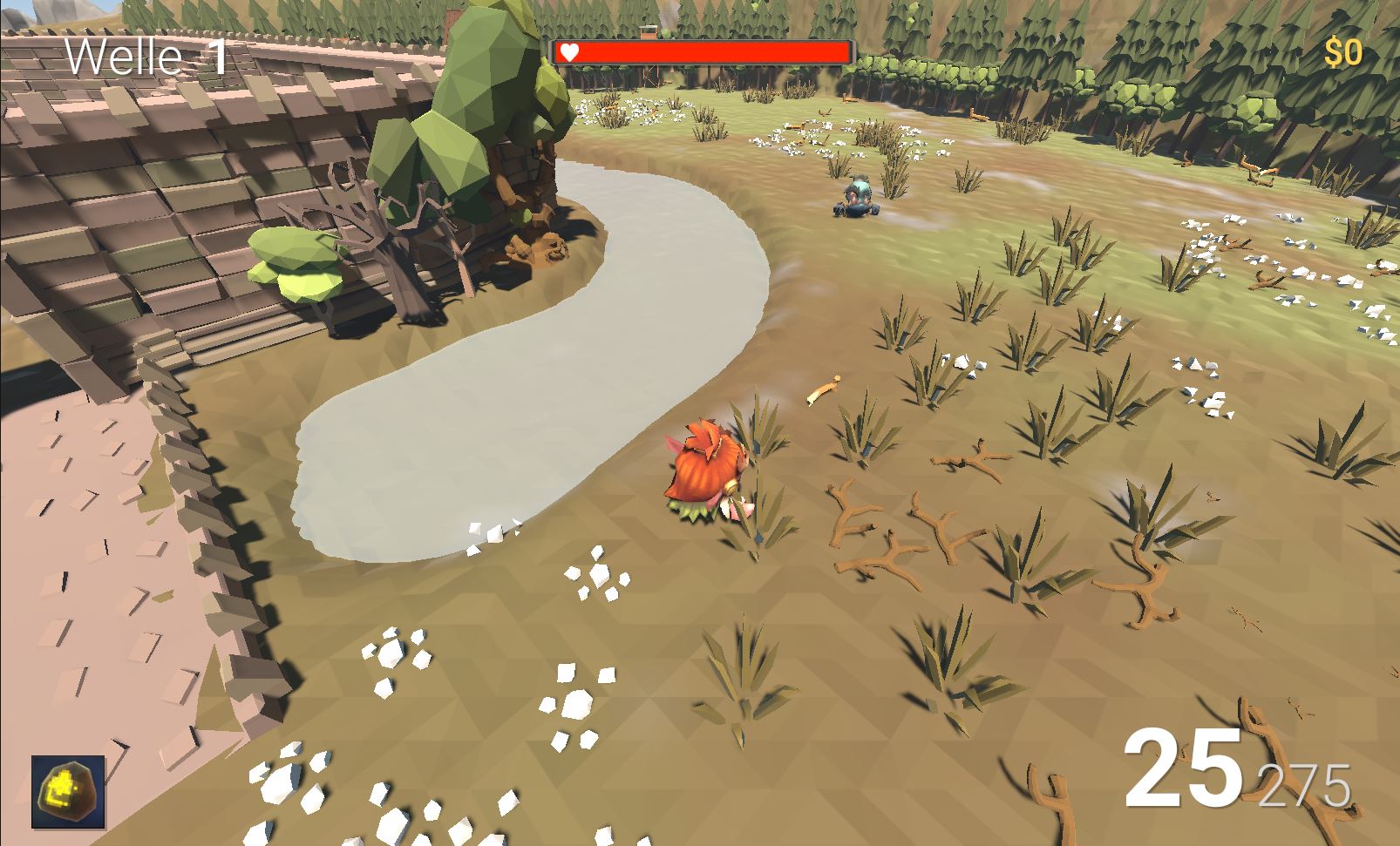The width and height of the screenshot is (1400, 846).
Task: Select the glowing yellow rock item icon
Action: [68, 791]
